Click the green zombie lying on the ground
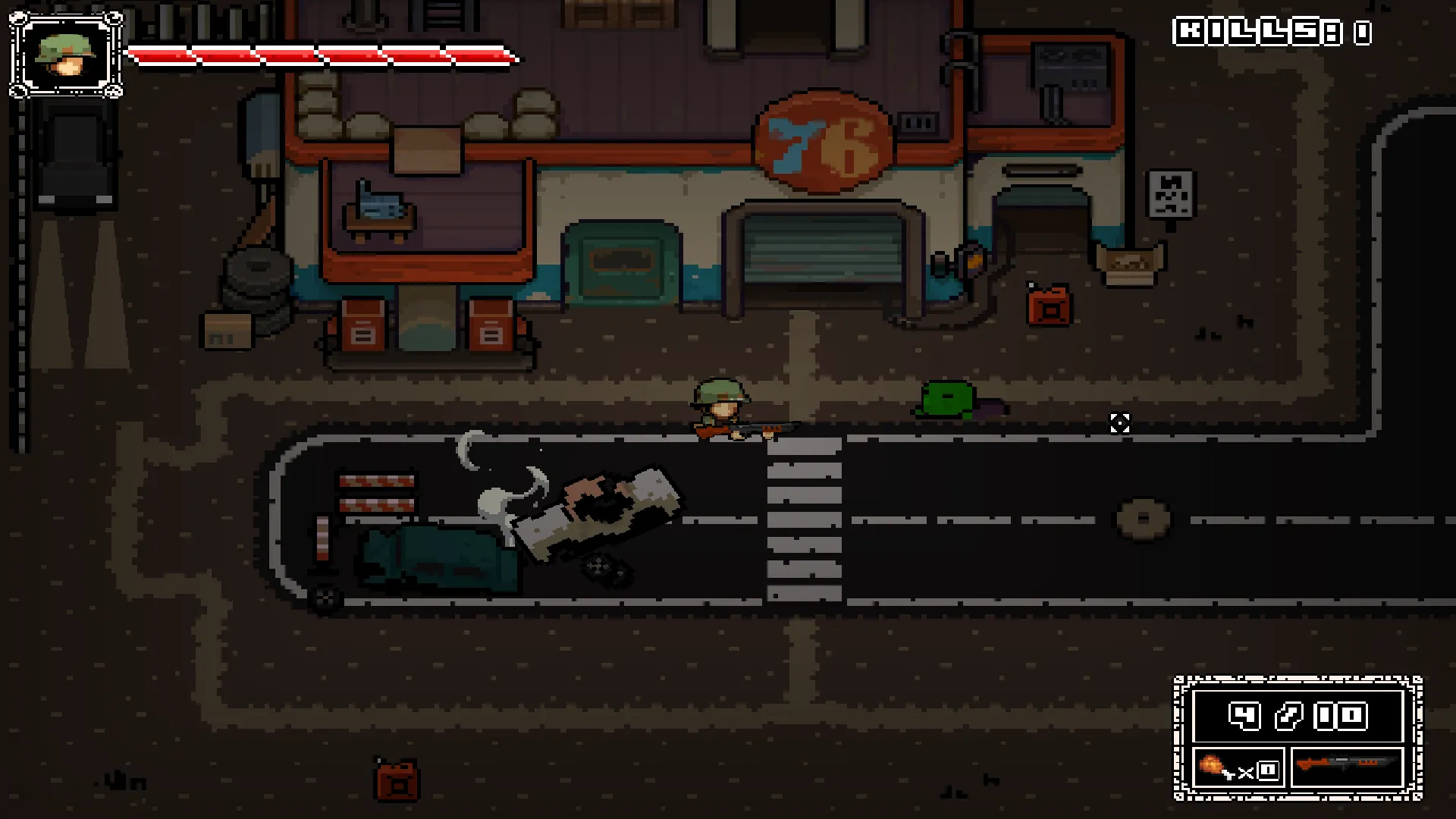 pos(948,398)
